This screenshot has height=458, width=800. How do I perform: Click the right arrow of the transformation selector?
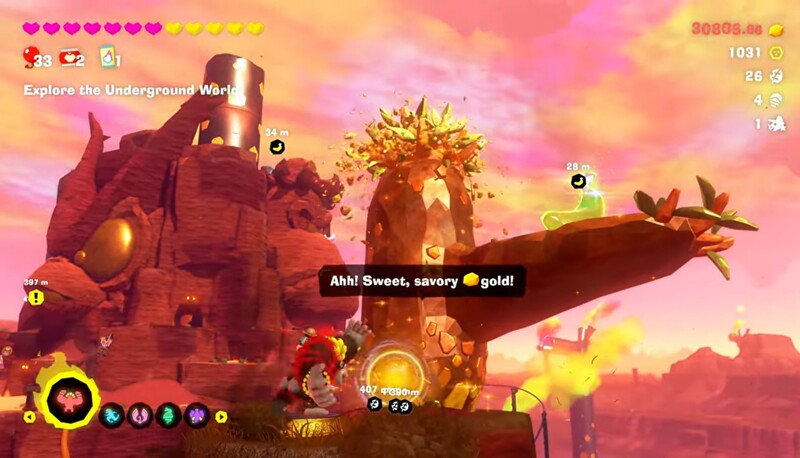[x=221, y=417]
